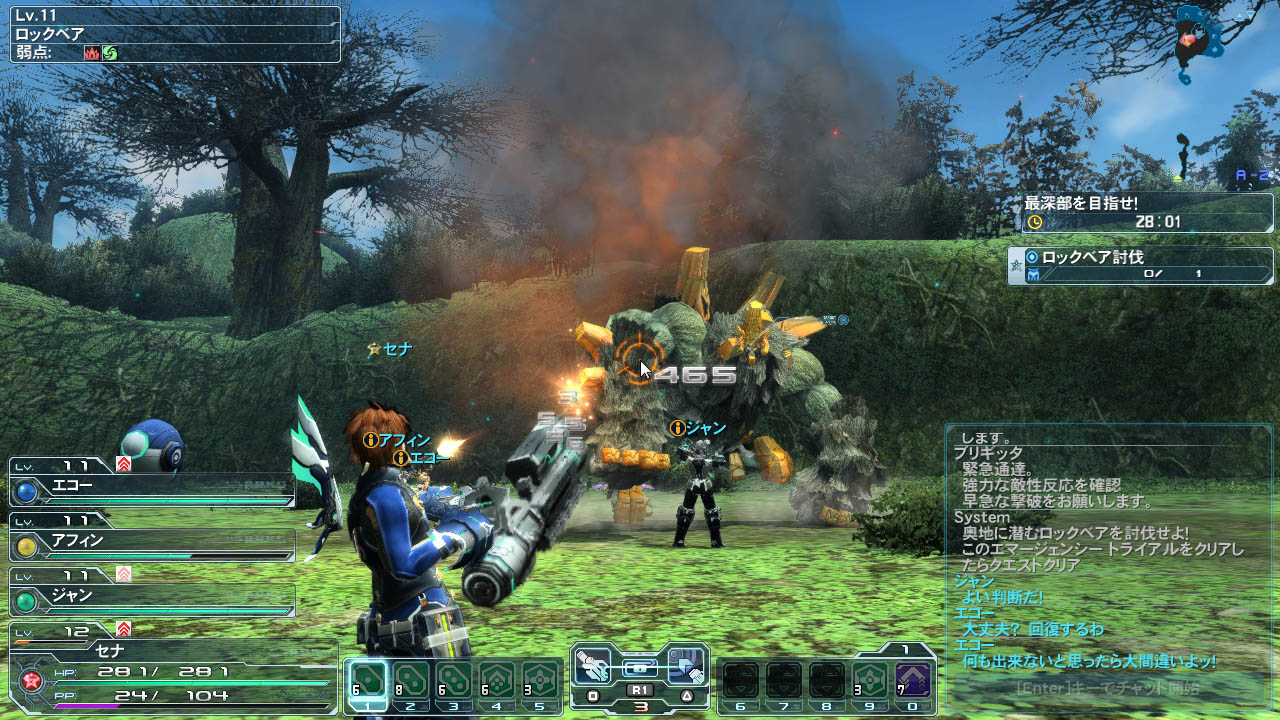Screen dimensions: 1280x720
Task: Select the left weapon action icon
Action: 594,665
